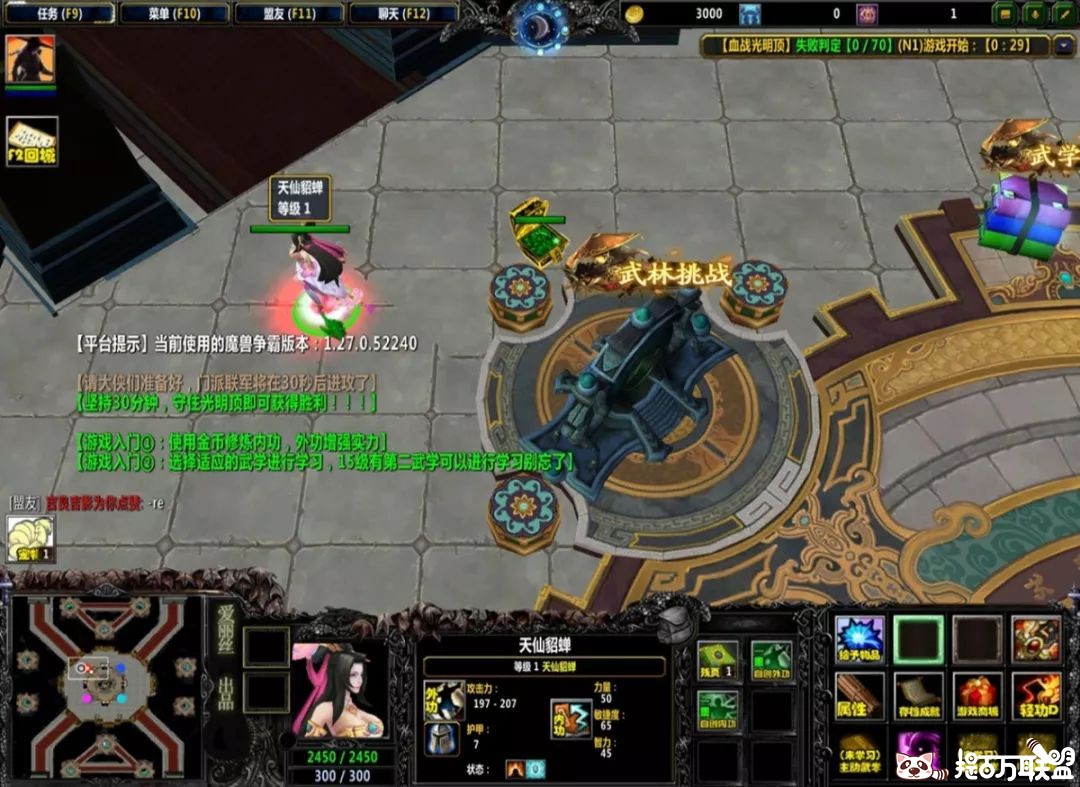Screen dimensions: 1080x787
Task: Open the 聊天 (F12) chat log
Action: click(404, 14)
